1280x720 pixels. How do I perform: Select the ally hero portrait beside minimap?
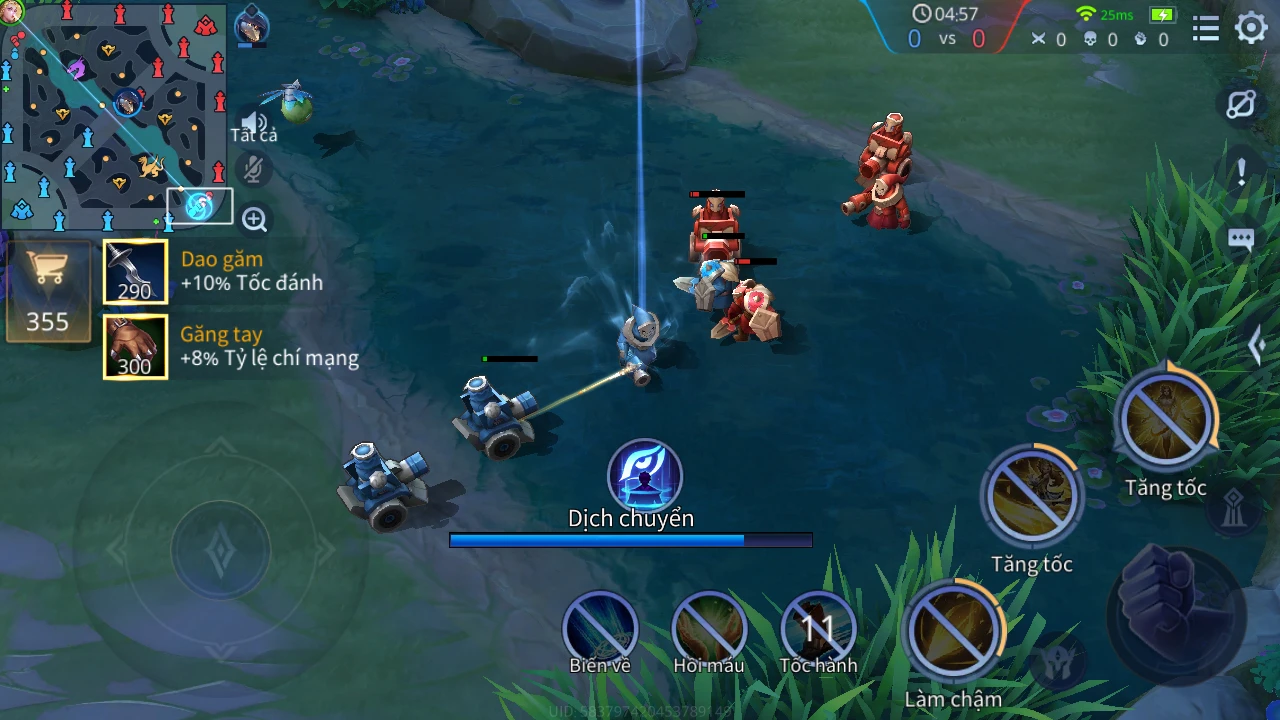coord(251,25)
